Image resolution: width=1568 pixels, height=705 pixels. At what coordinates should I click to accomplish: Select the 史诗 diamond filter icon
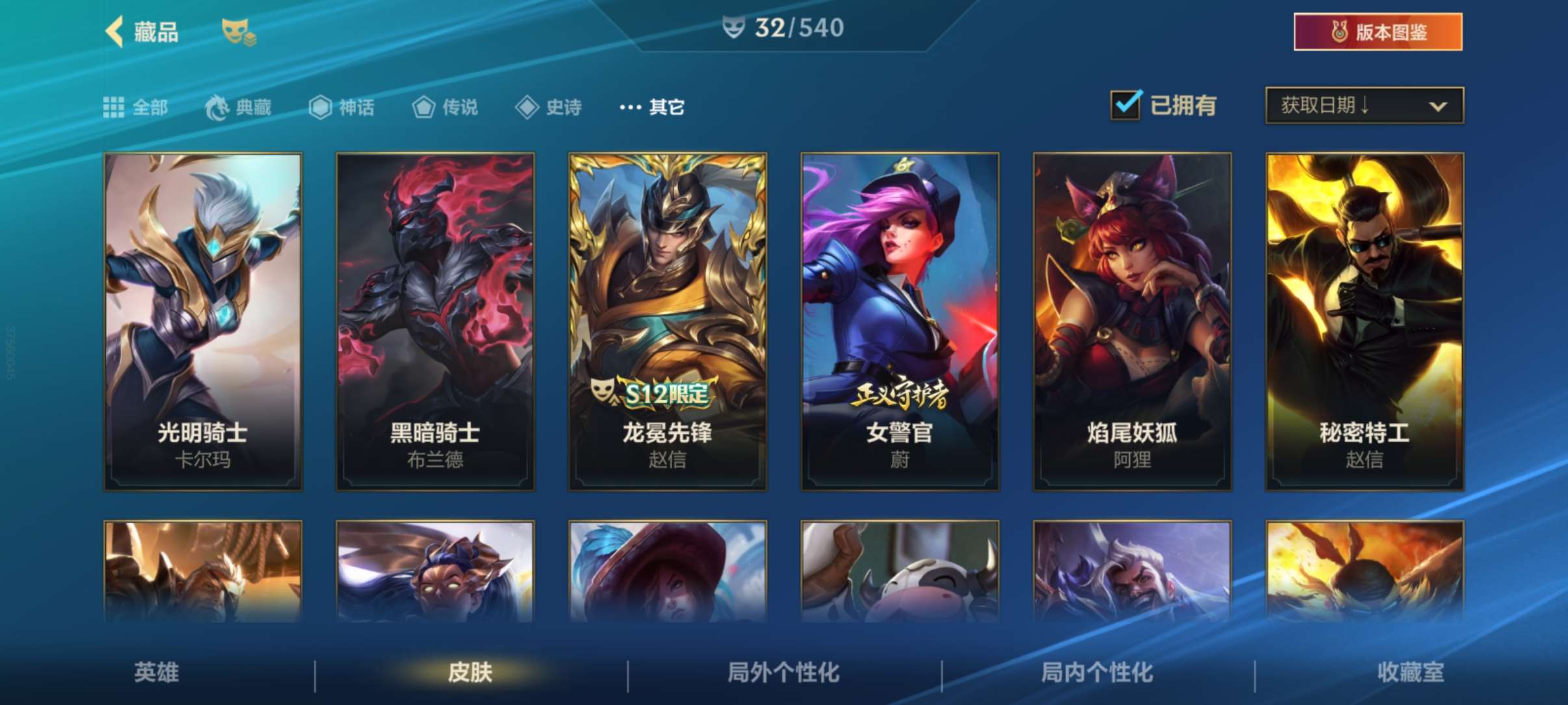525,107
